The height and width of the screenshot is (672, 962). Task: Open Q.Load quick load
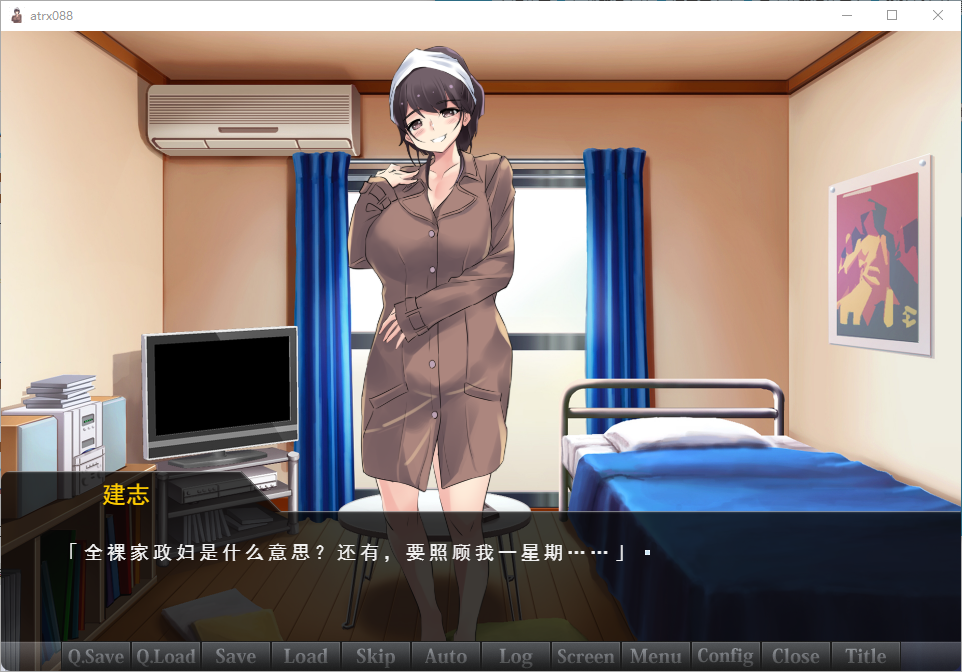click(x=166, y=657)
